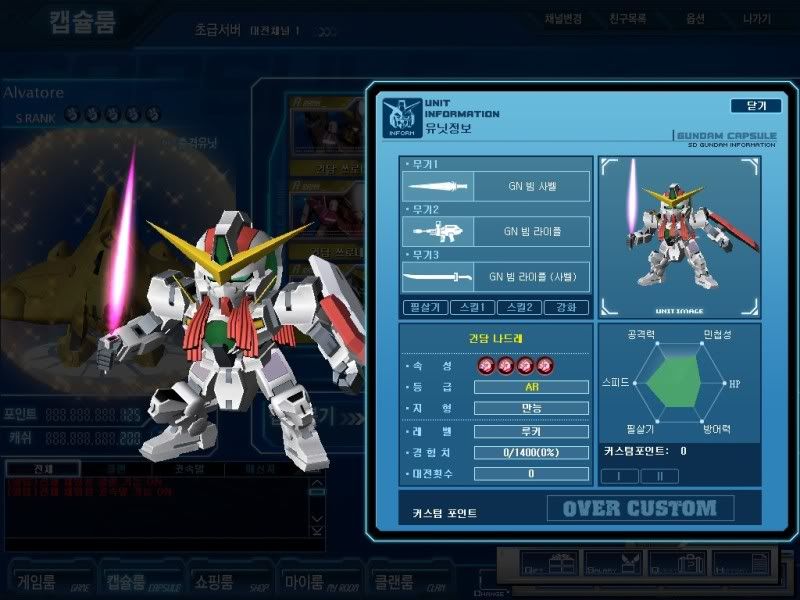Click the OVER CUSTOM button
Viewport: 800px width, 600px height.
click(640, 508)
